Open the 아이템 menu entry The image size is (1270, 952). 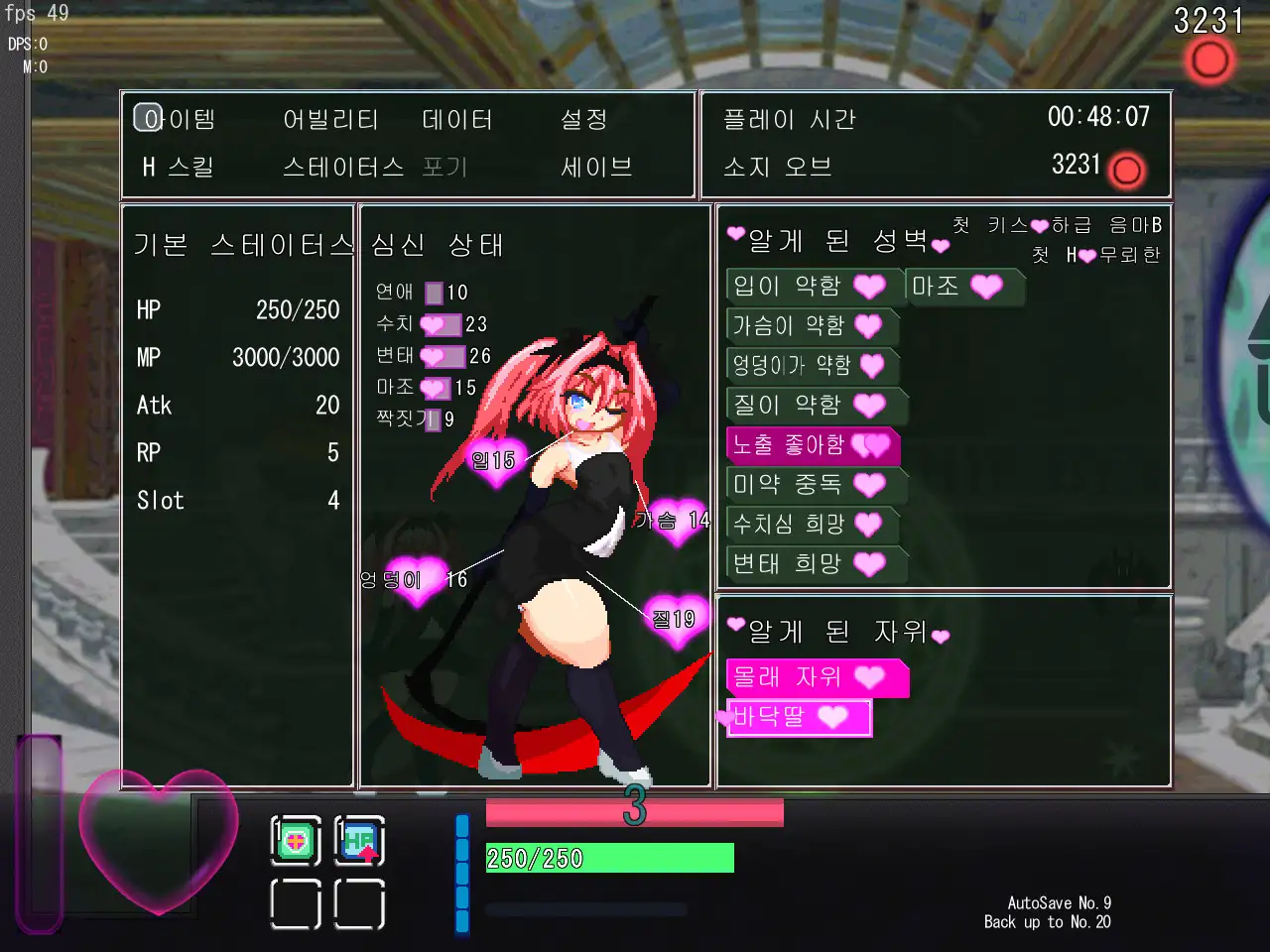(x=179, y=120)
